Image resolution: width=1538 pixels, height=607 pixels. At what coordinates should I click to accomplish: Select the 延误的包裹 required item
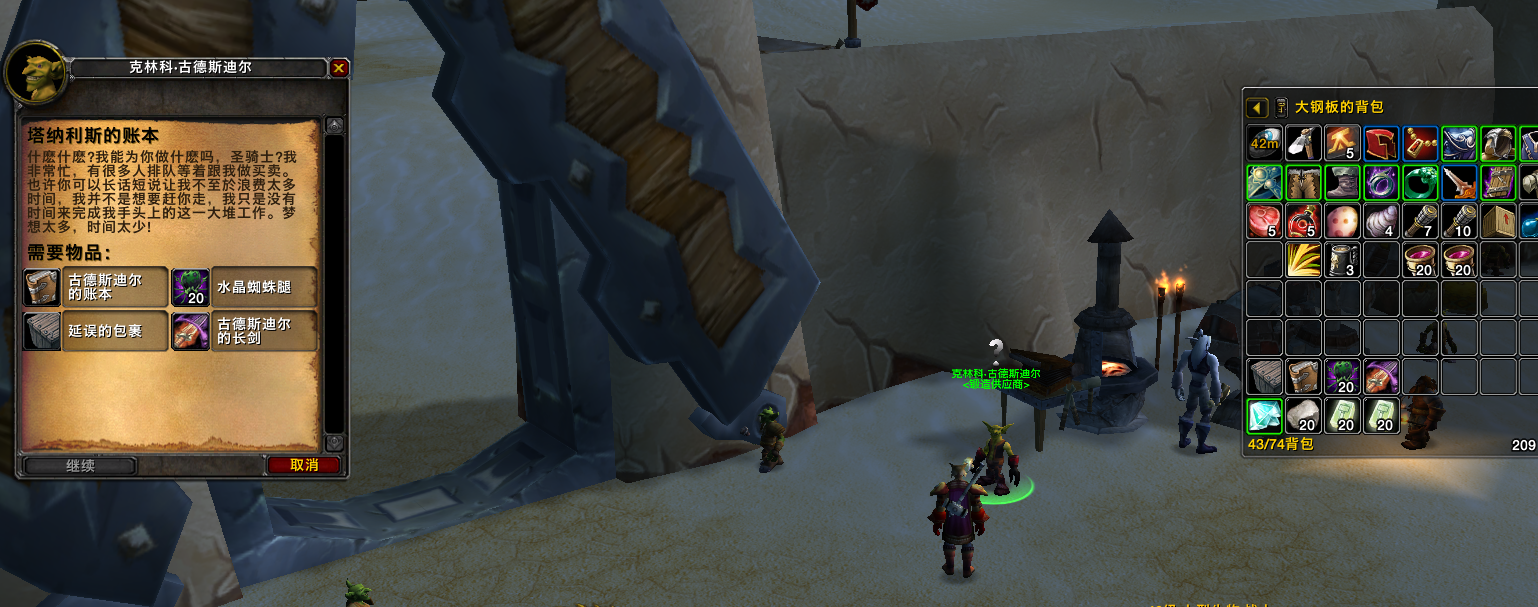pos(96,330)
